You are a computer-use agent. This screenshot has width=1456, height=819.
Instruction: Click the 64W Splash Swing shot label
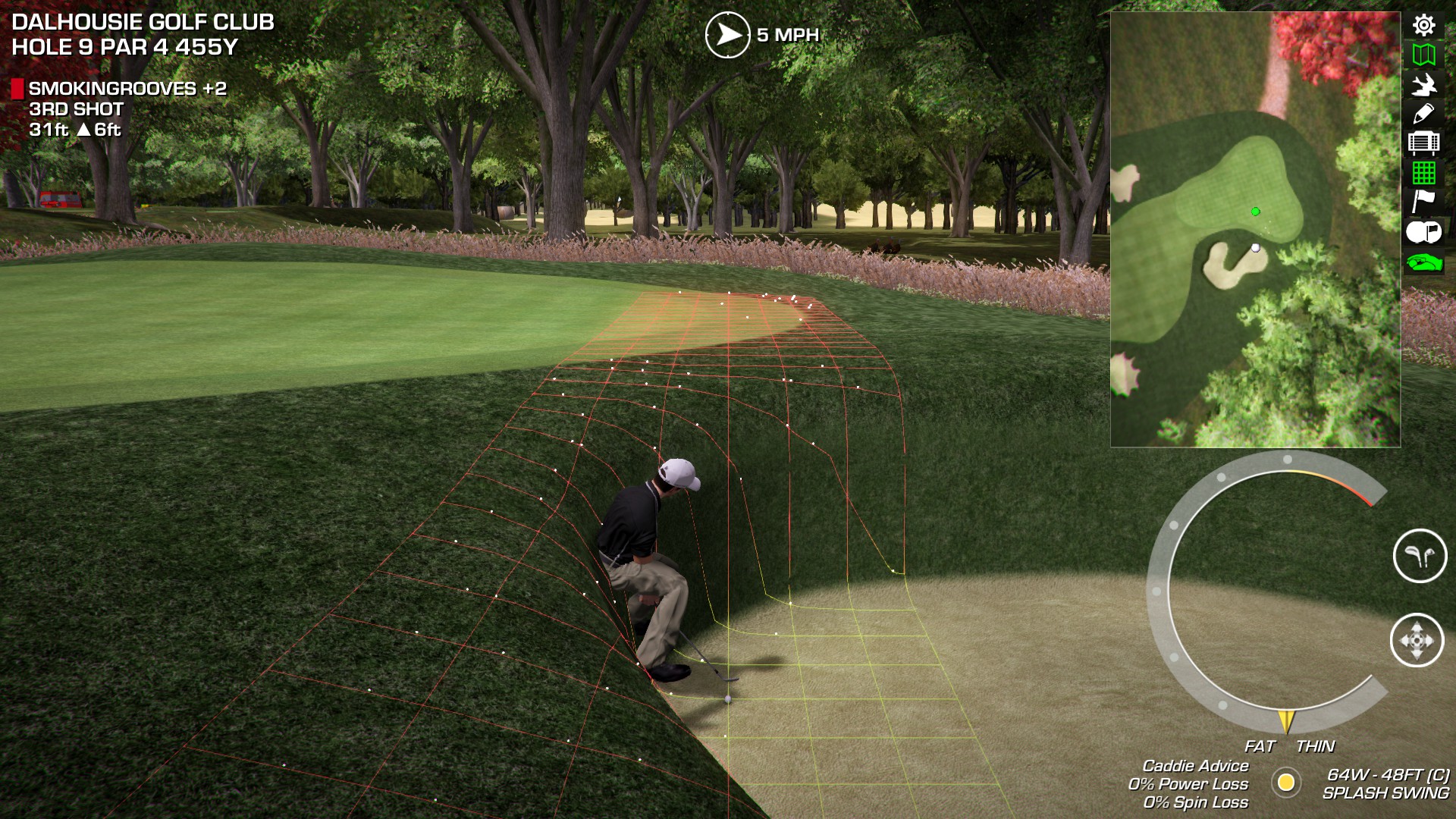pyautogui.click(x=1386, y=784)
